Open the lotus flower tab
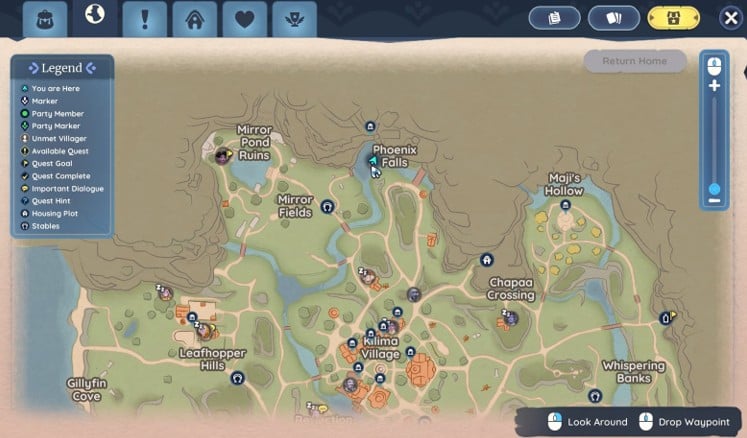This screenshot has height=438, width=747. 294,19
